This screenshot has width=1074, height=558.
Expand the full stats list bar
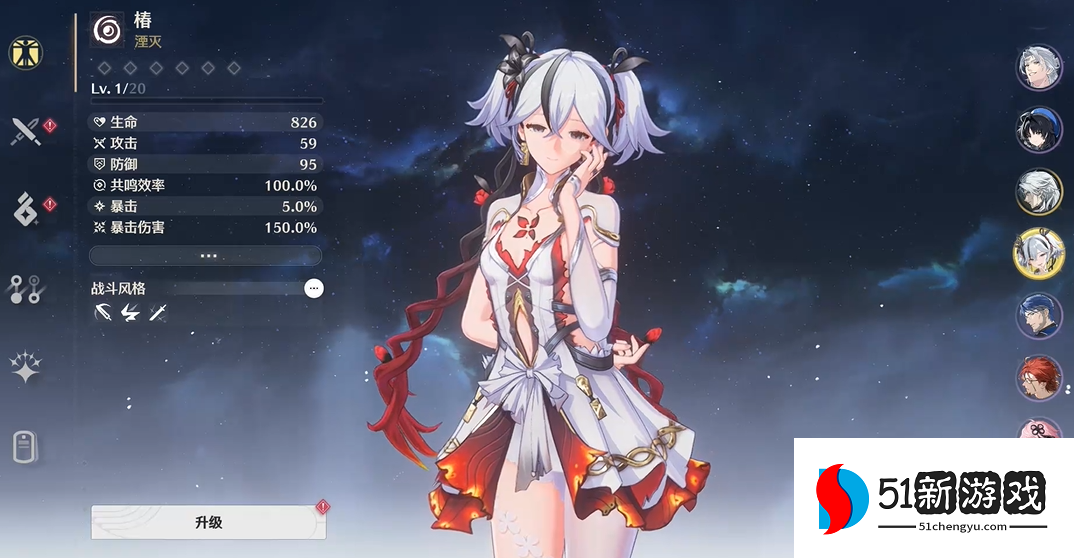tap(206, 256)
